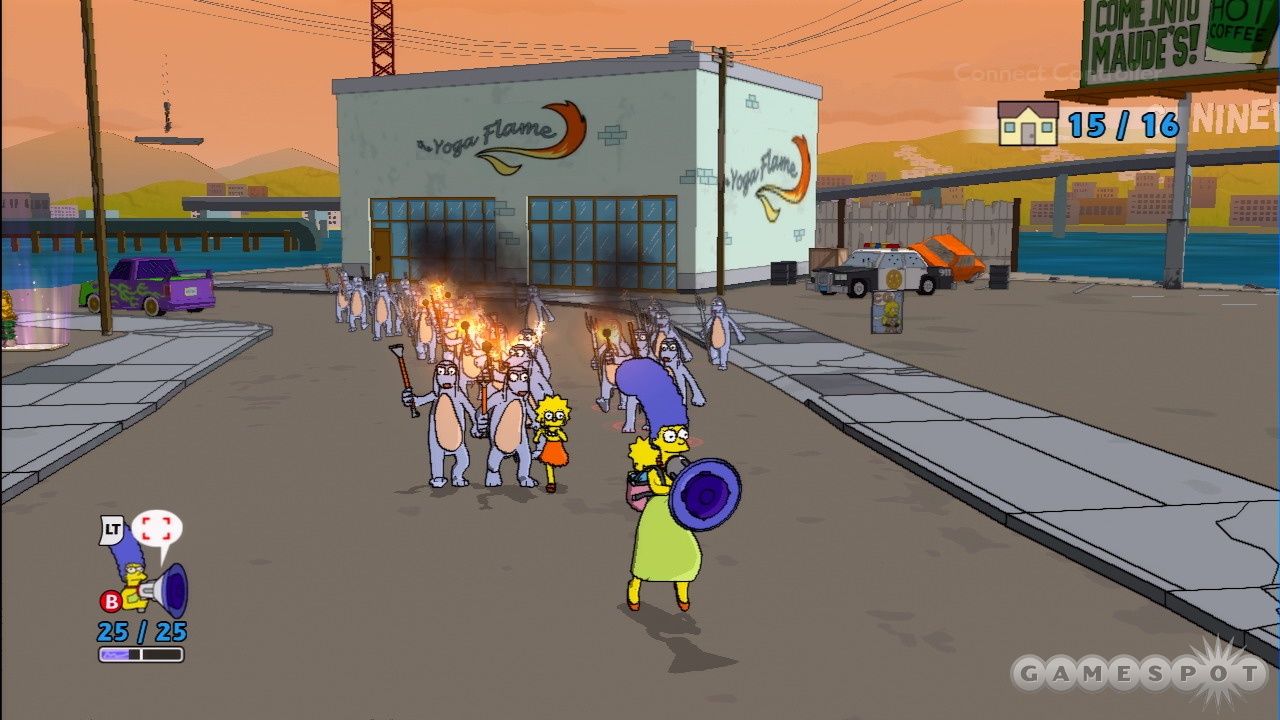Activate the red target reticle speech bubble
This screenshot has width=1280, height=720.
[x=156, y=531]
